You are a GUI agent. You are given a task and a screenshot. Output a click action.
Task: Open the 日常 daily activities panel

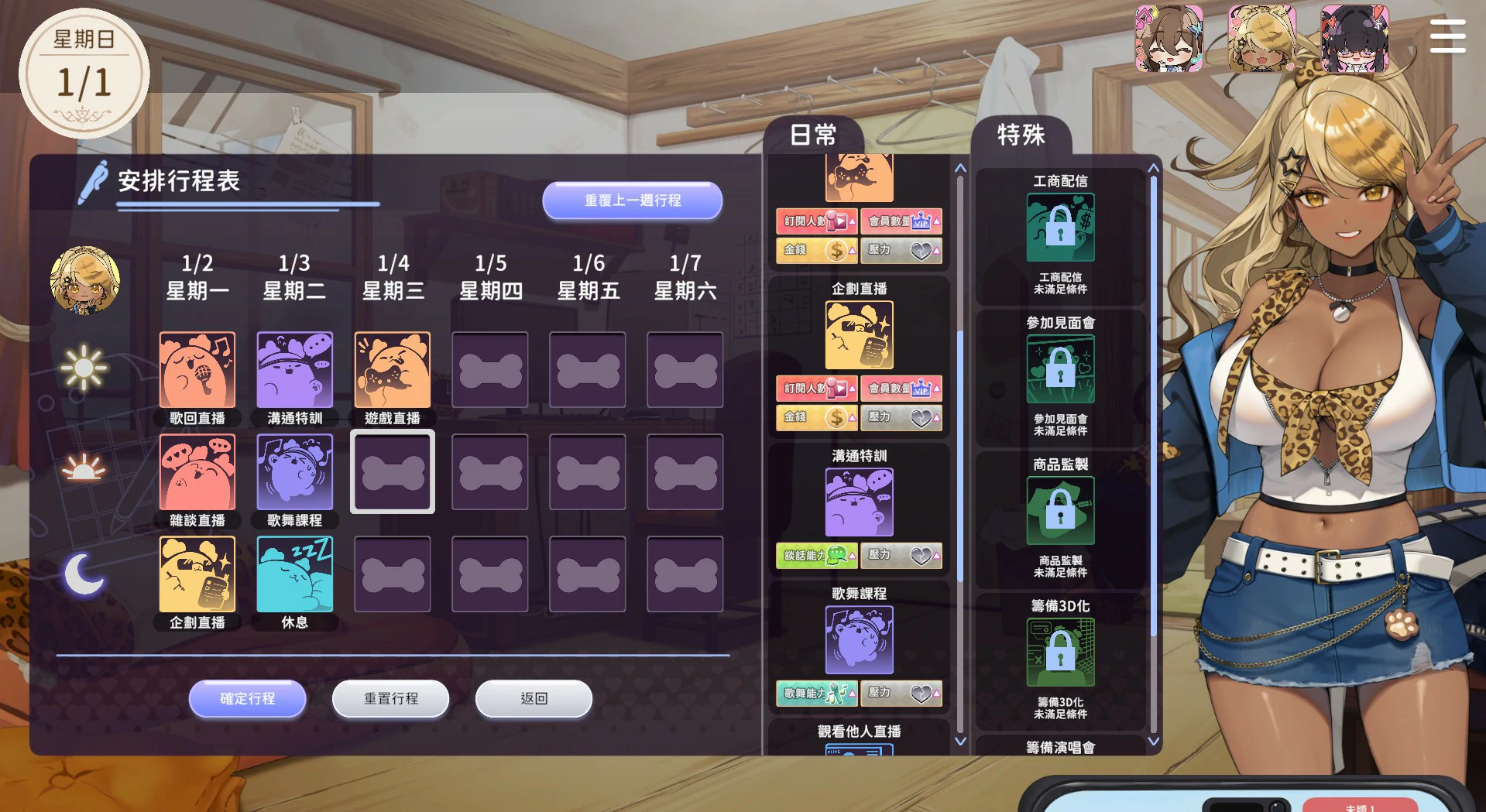click(x=814, y=133)
